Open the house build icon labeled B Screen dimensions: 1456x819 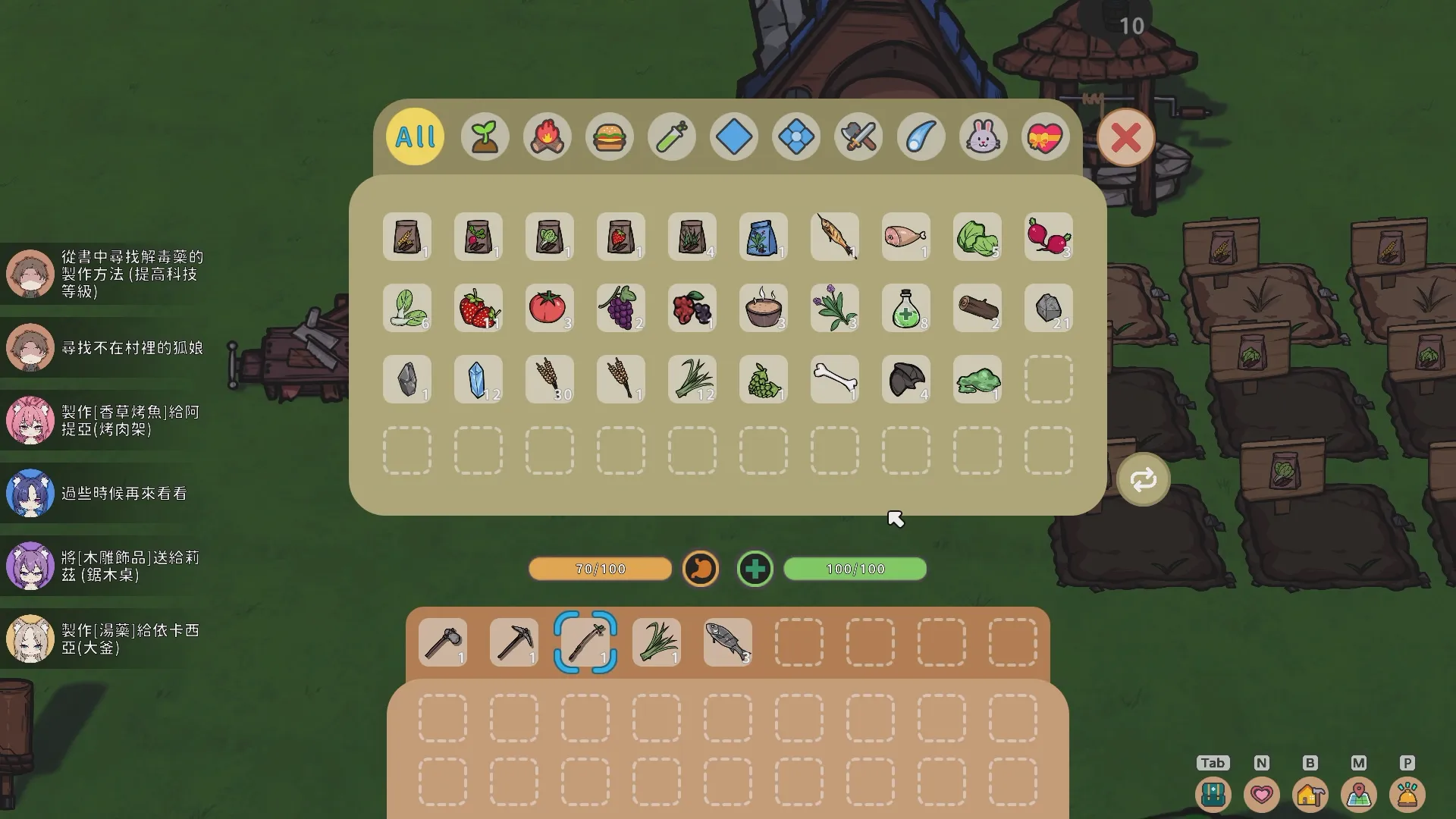1310,794
